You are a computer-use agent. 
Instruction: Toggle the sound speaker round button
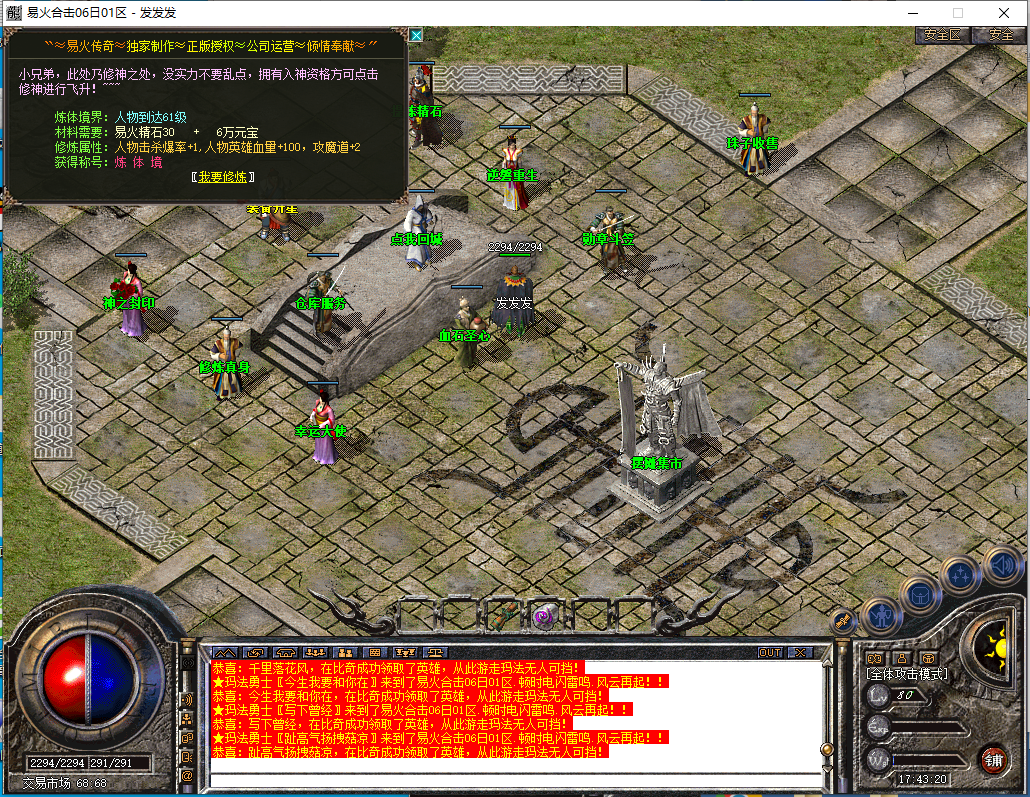click(x=1001, y=565)
